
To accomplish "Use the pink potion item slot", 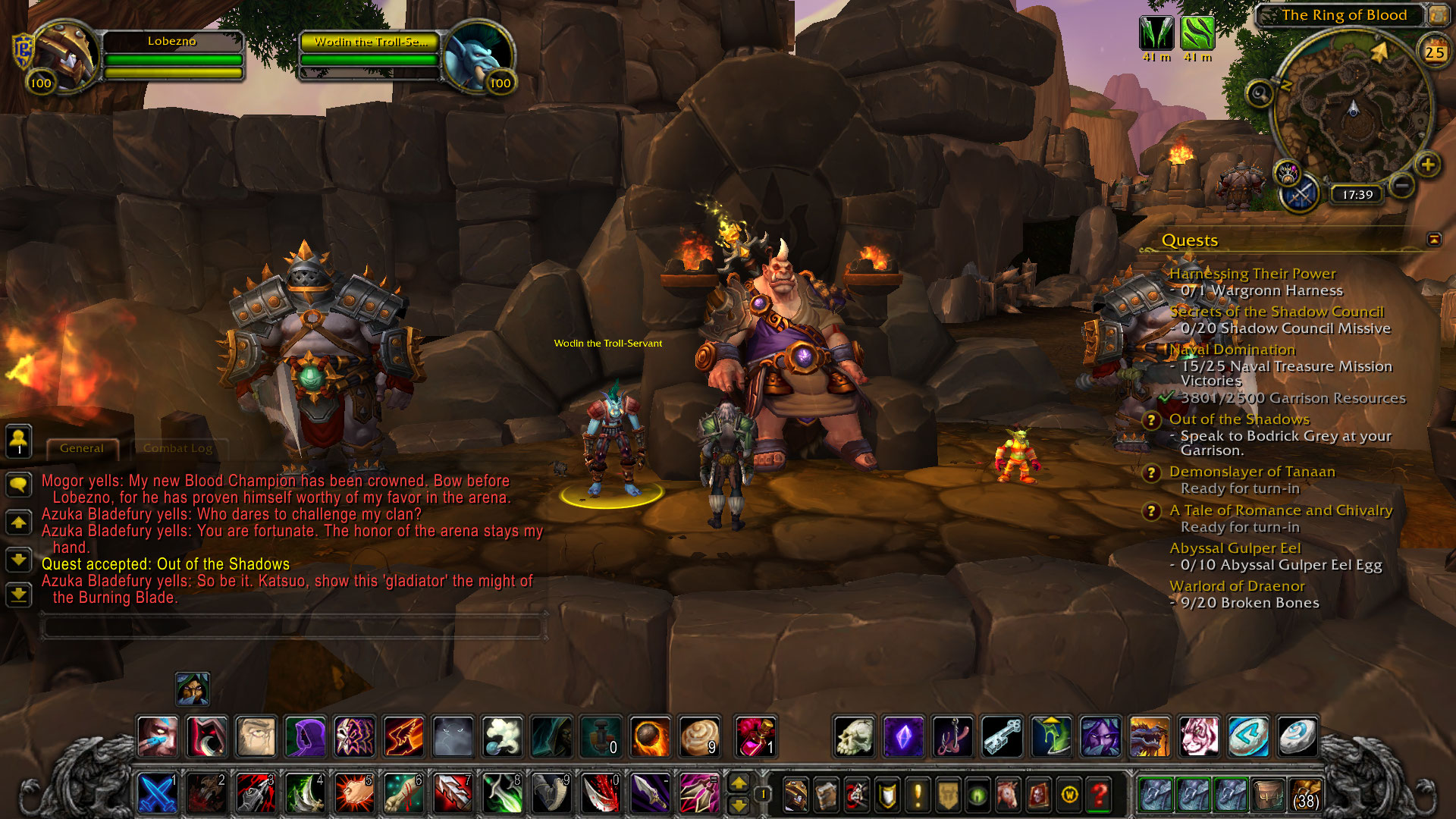I will point(754,736).
